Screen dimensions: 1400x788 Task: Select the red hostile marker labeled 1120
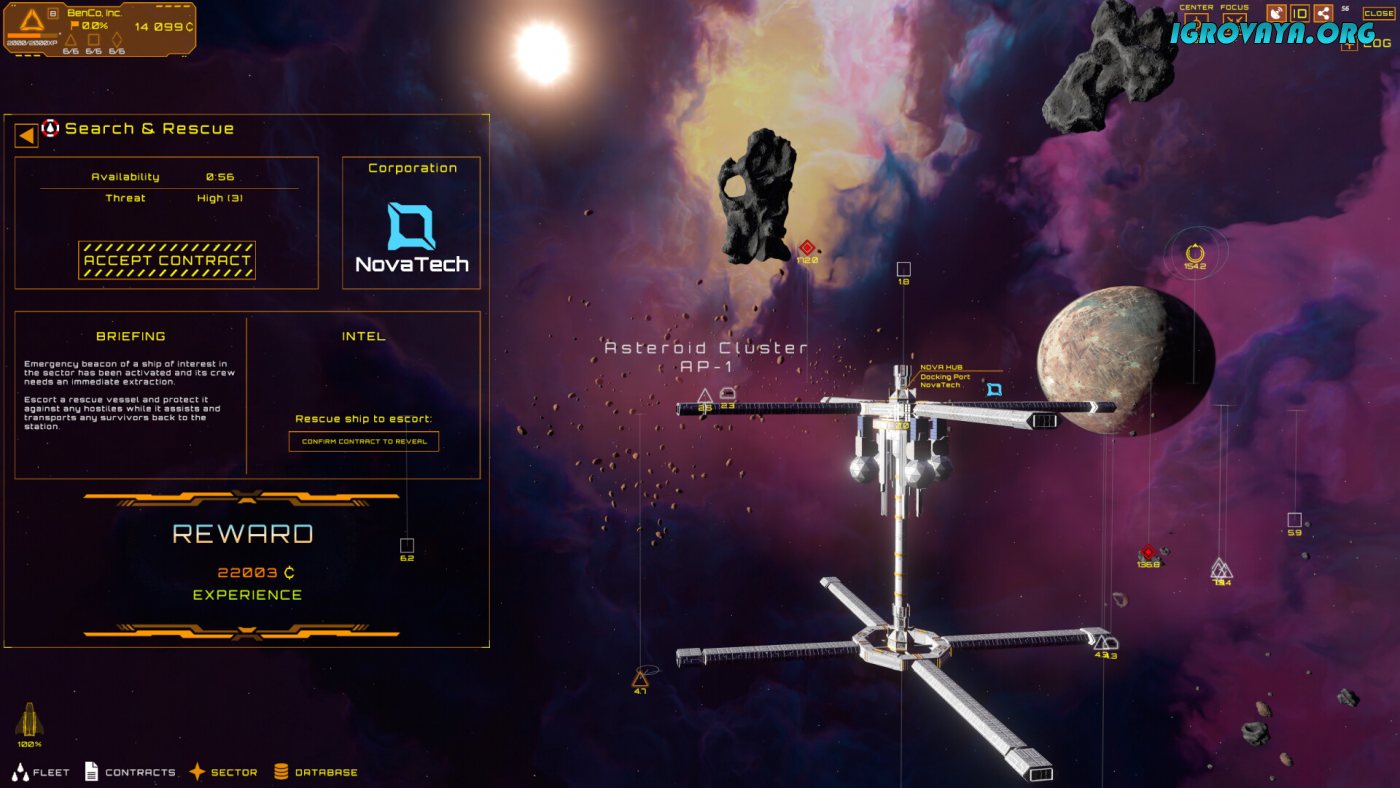(x=807, y=247)
